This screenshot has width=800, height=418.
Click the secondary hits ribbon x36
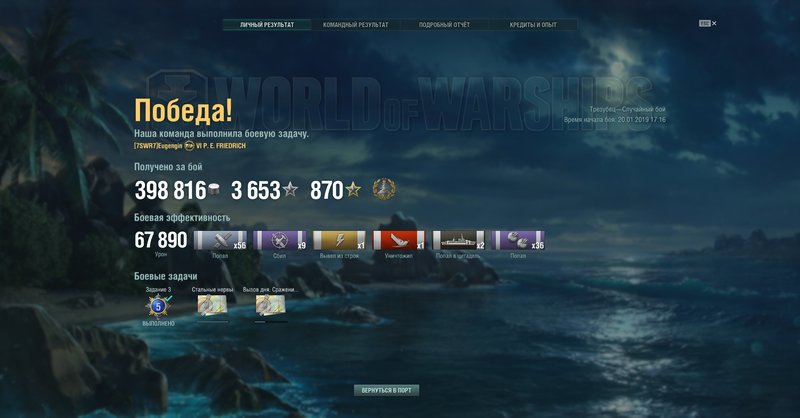click(x=519, y=240)
